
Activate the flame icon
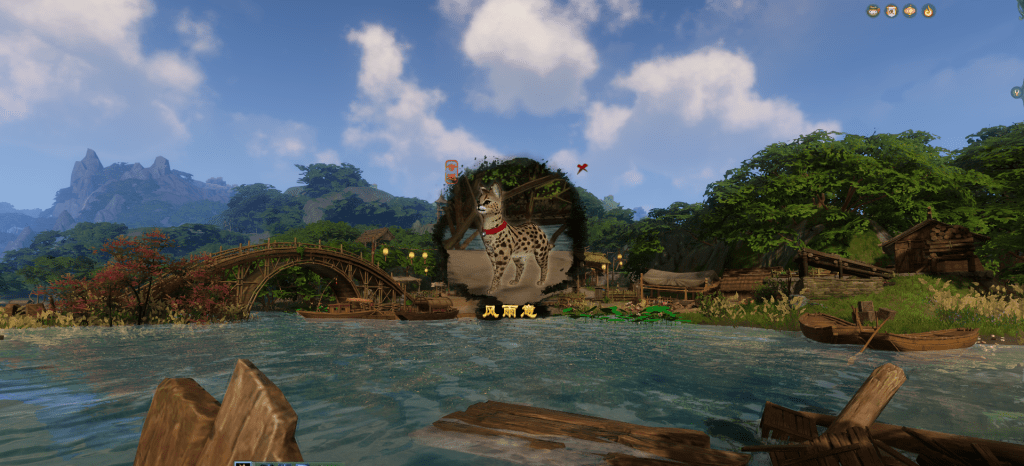click(x=928, y=11)
